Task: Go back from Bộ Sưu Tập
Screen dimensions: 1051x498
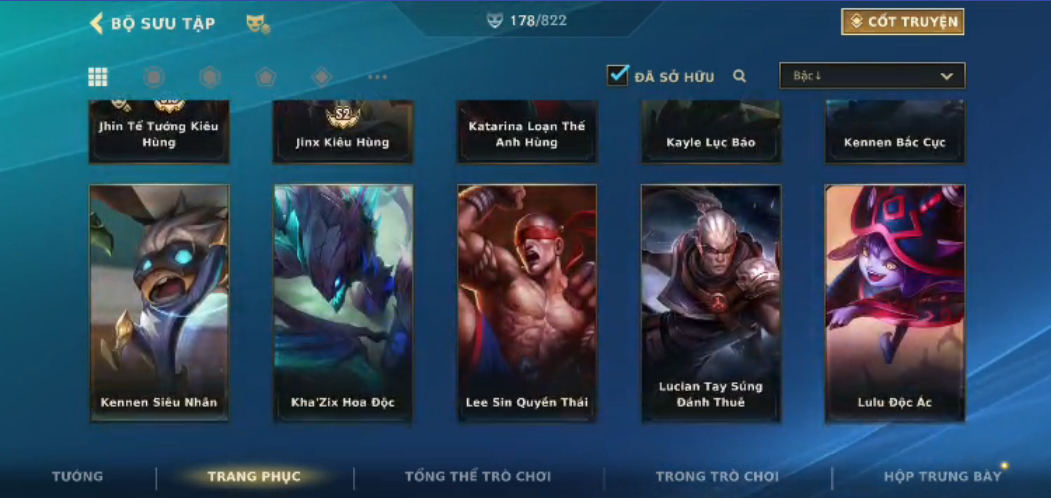Action: point(97,23)
